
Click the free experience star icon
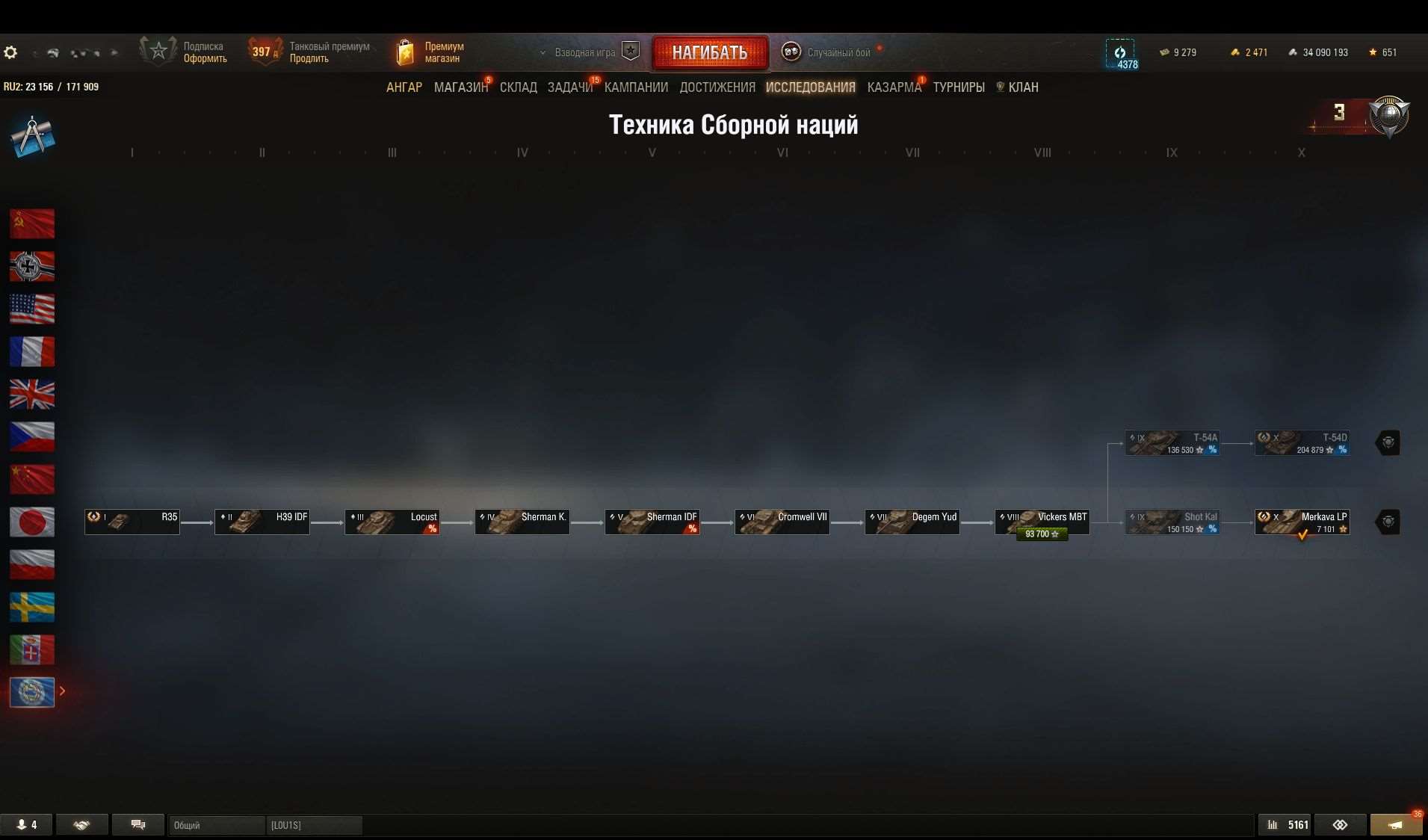click(1373, 52)
